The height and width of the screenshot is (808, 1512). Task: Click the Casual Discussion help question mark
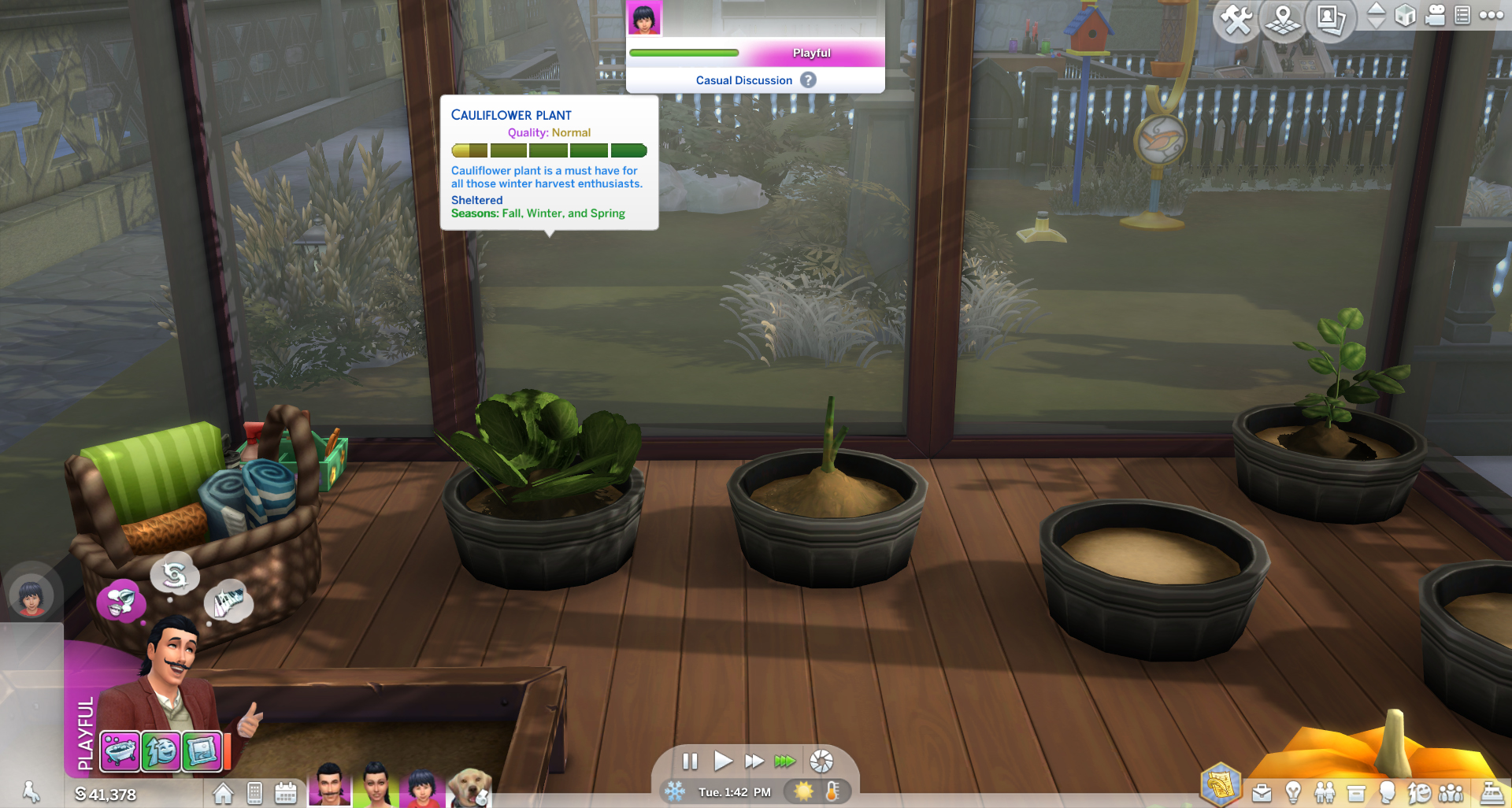[x=808, y=80]
